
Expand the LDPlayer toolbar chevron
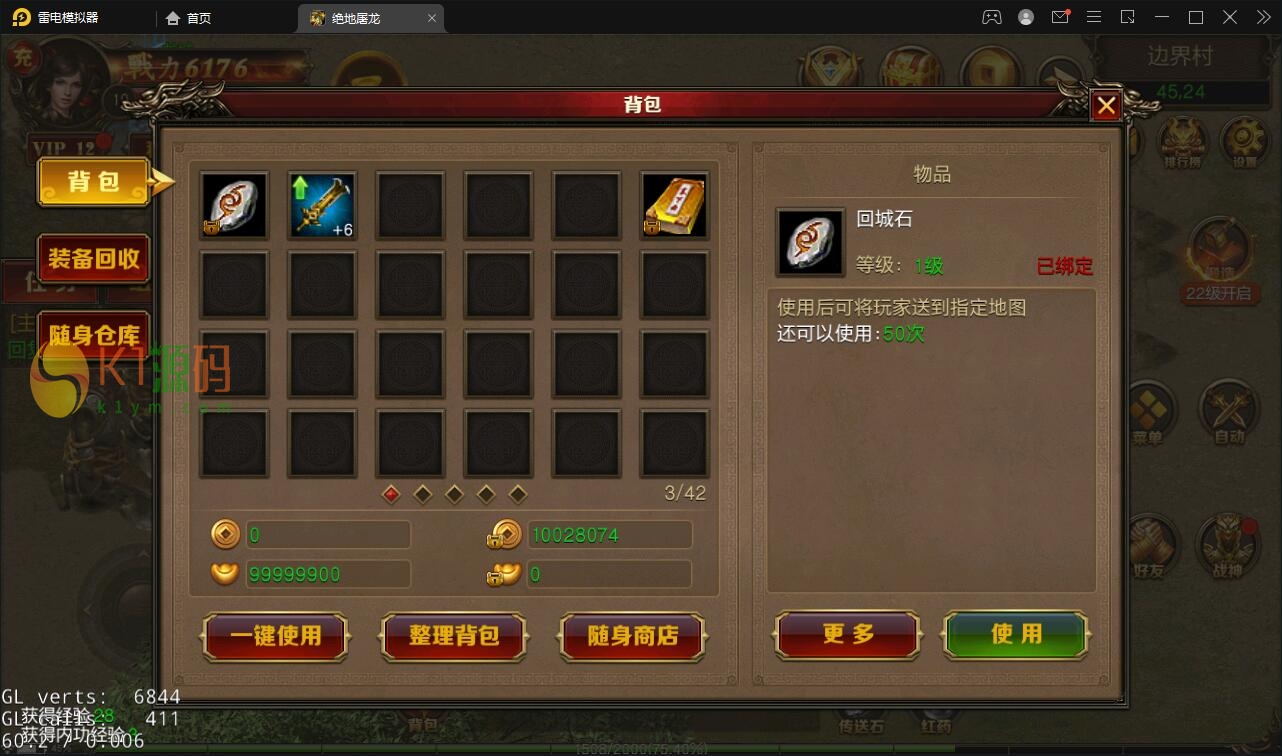point(1263,17)
